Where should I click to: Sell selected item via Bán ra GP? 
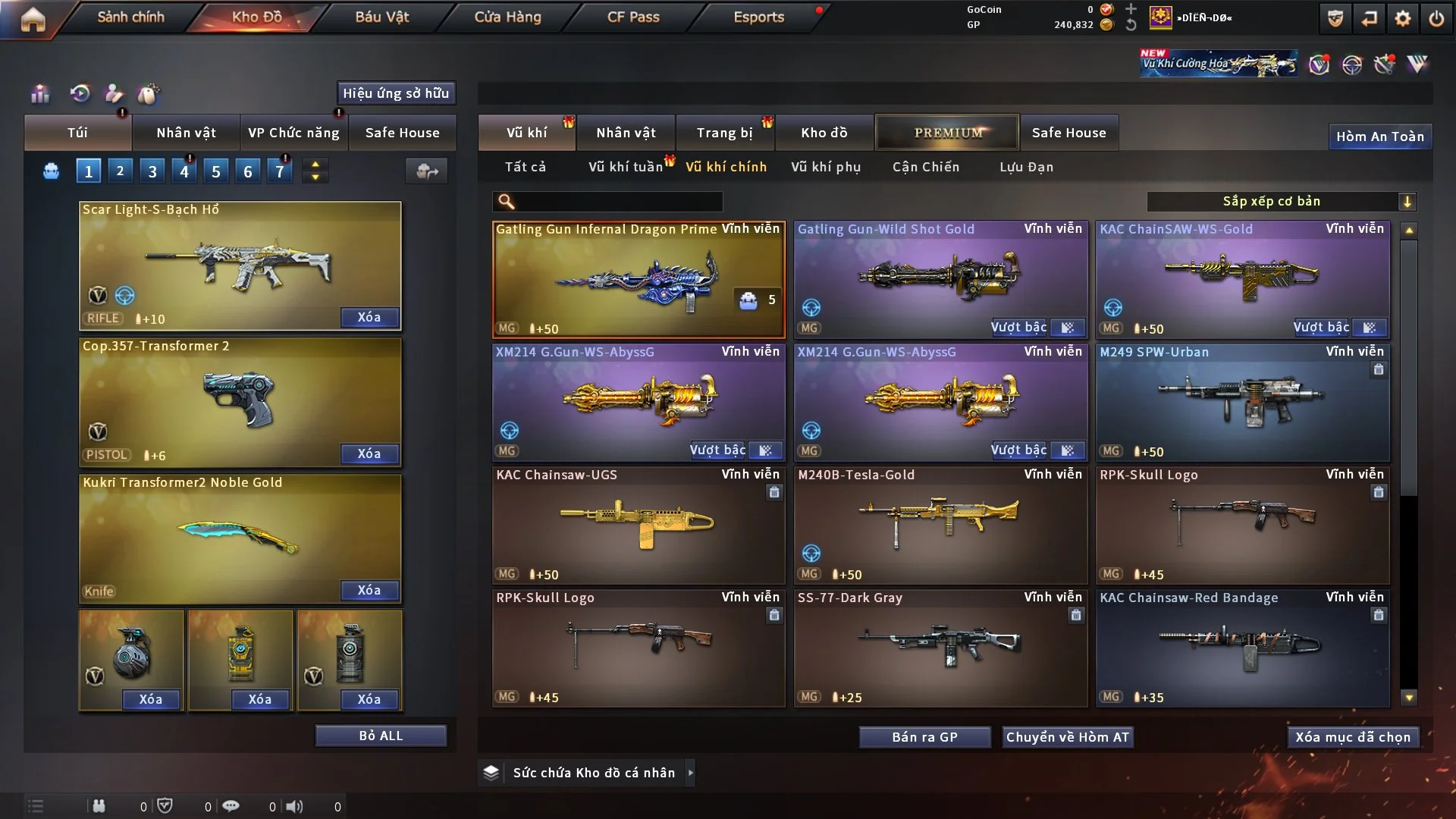(x=924, y=737)
